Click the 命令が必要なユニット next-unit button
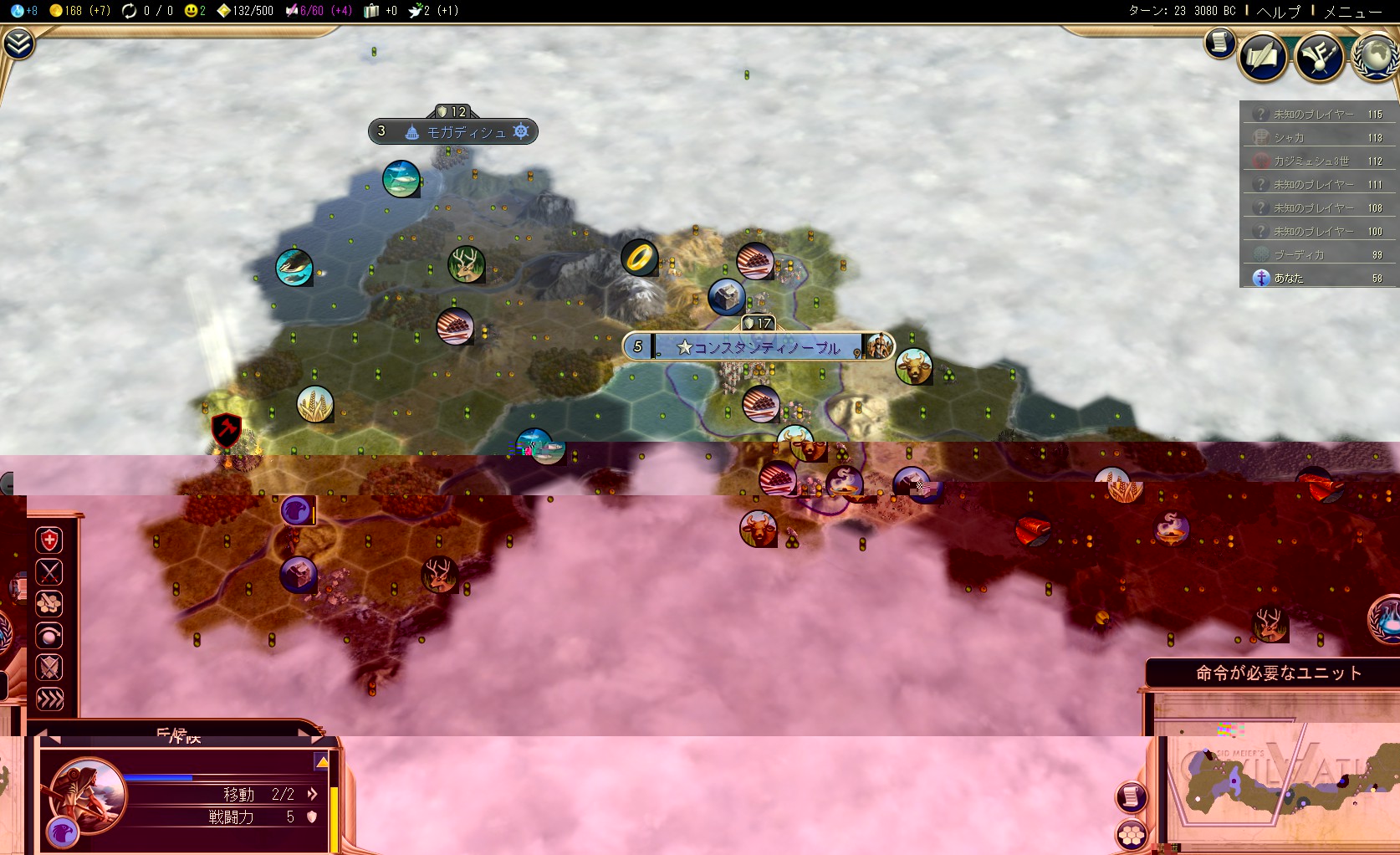 [1278, 673]
